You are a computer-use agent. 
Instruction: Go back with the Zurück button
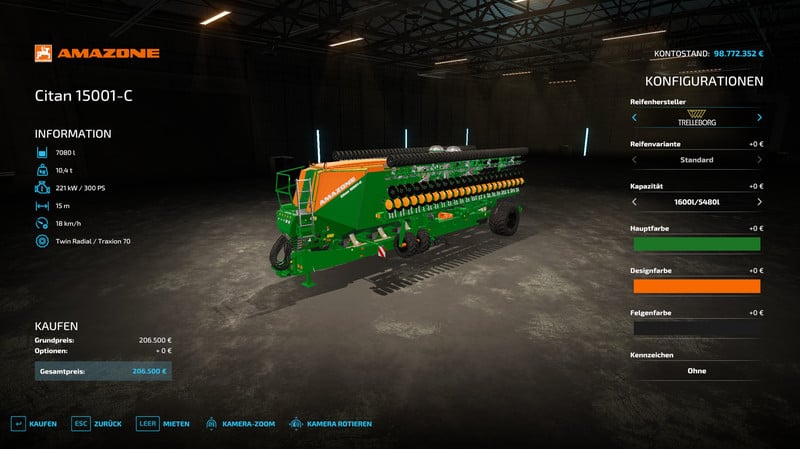97,424
